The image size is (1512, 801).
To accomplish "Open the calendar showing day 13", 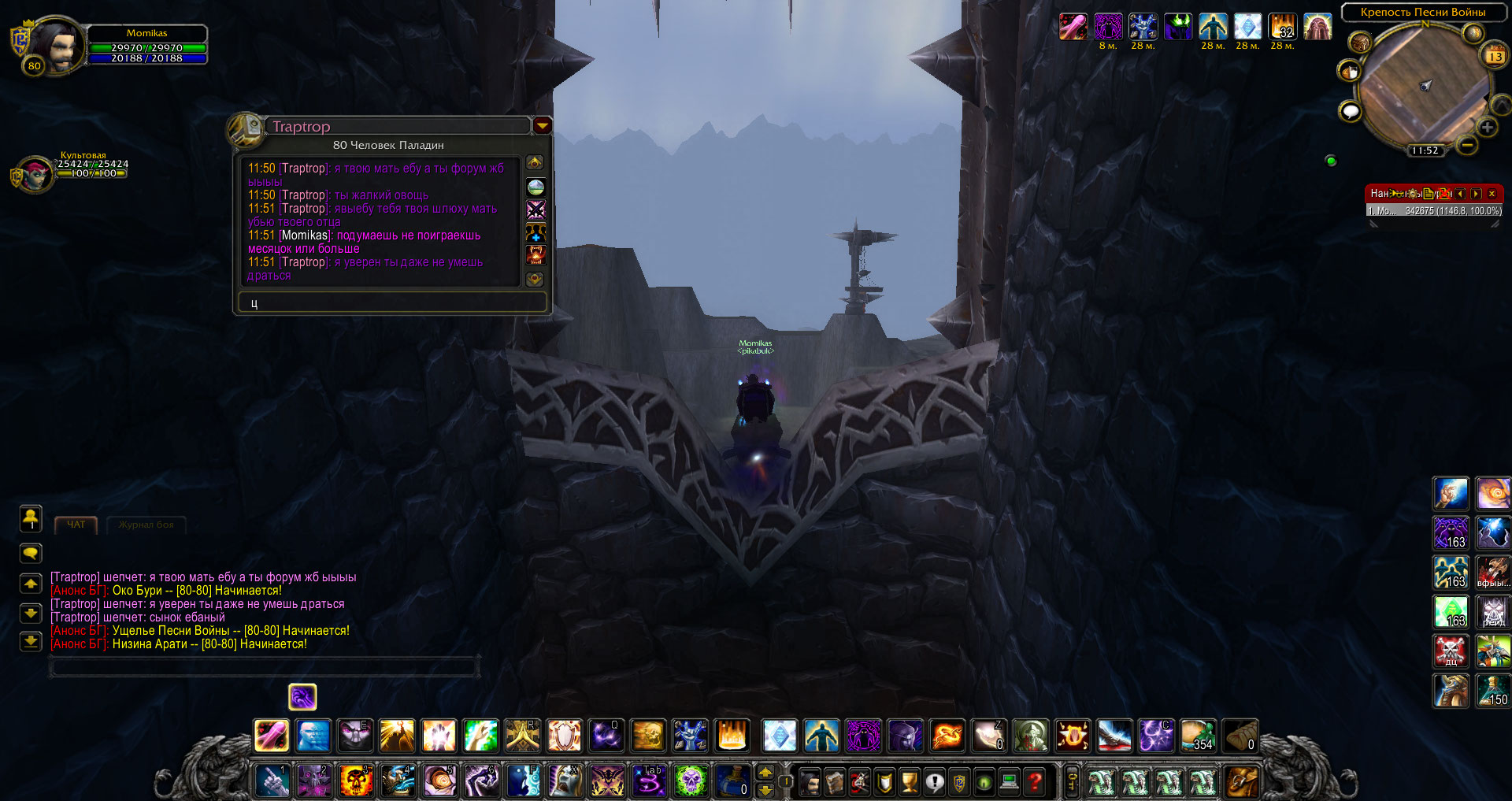I will coord(1494,56).
